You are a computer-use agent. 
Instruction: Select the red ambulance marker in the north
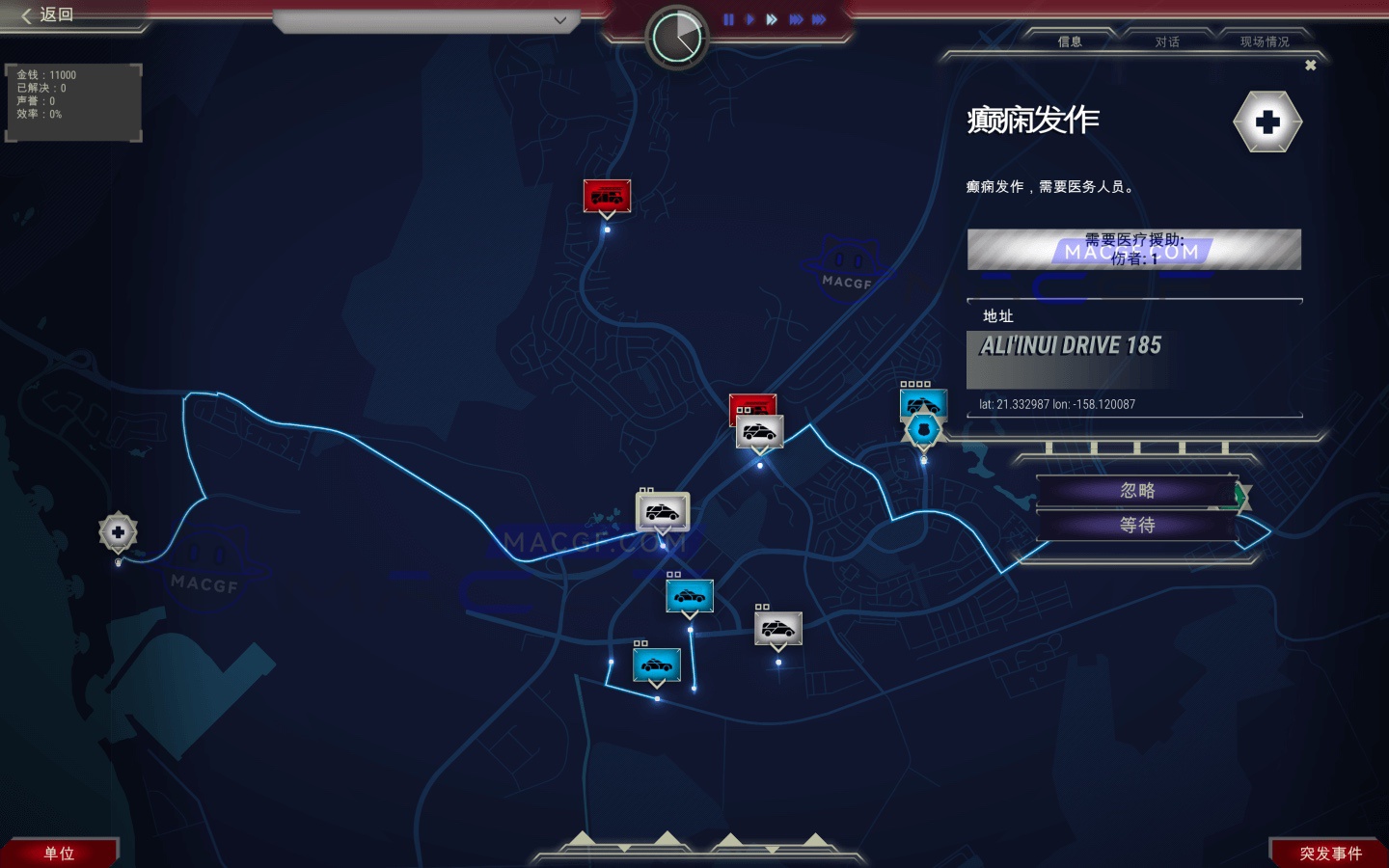607,195
